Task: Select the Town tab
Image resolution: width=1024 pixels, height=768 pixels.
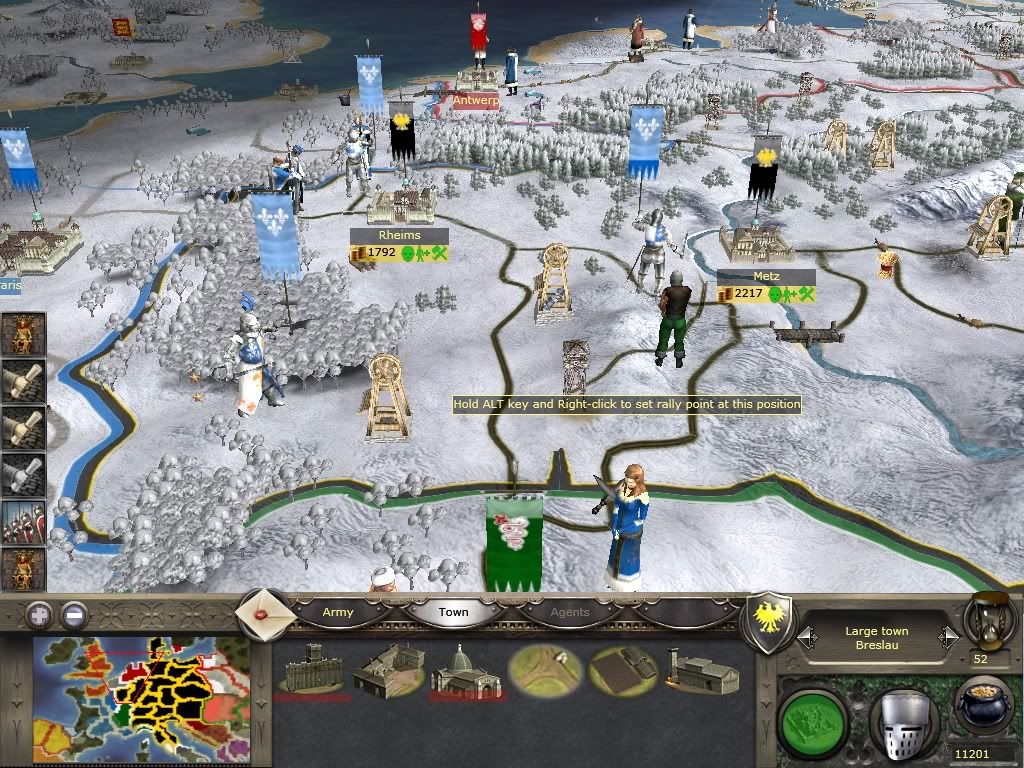Action: tap(453, 612)
